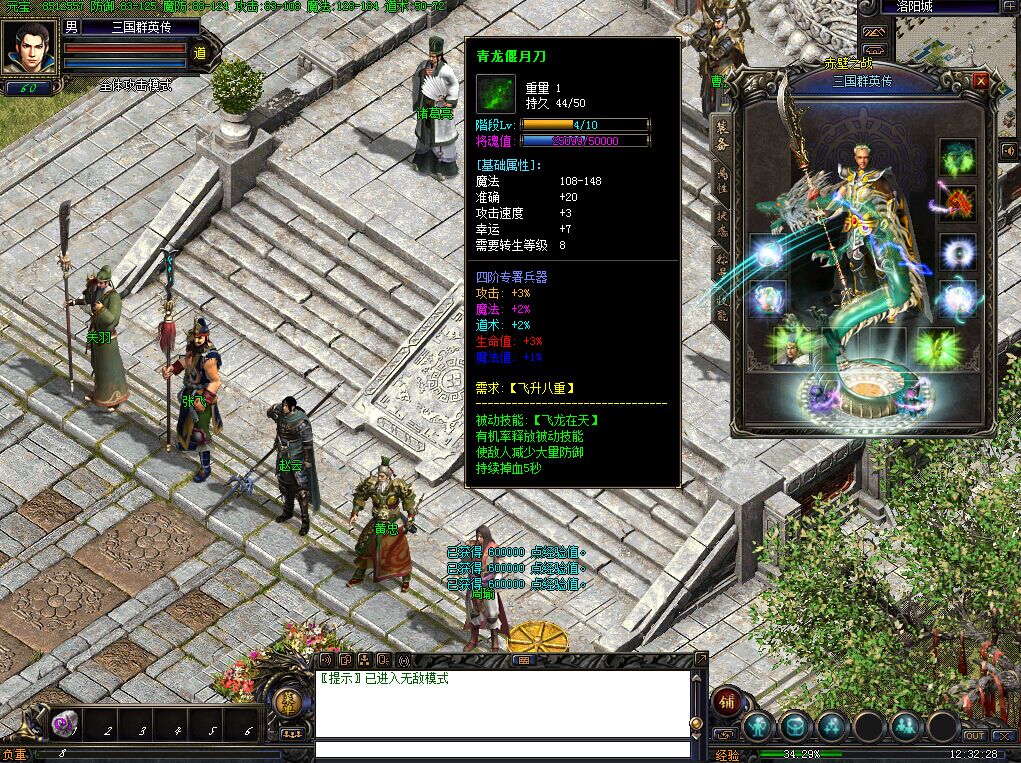Open the skills sparkle icon

831,725
